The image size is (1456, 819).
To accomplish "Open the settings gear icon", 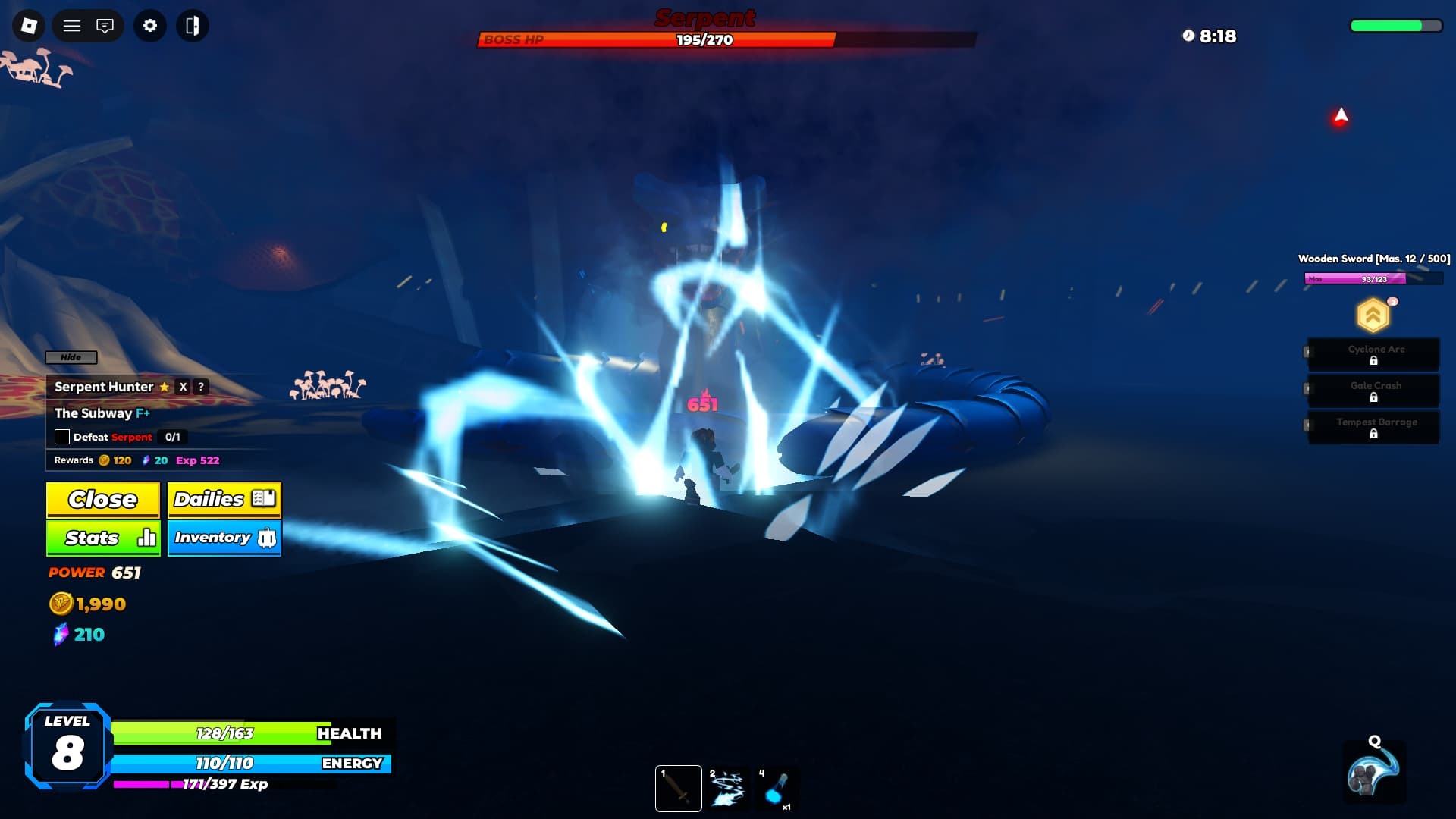I will (x=149, y=25).
